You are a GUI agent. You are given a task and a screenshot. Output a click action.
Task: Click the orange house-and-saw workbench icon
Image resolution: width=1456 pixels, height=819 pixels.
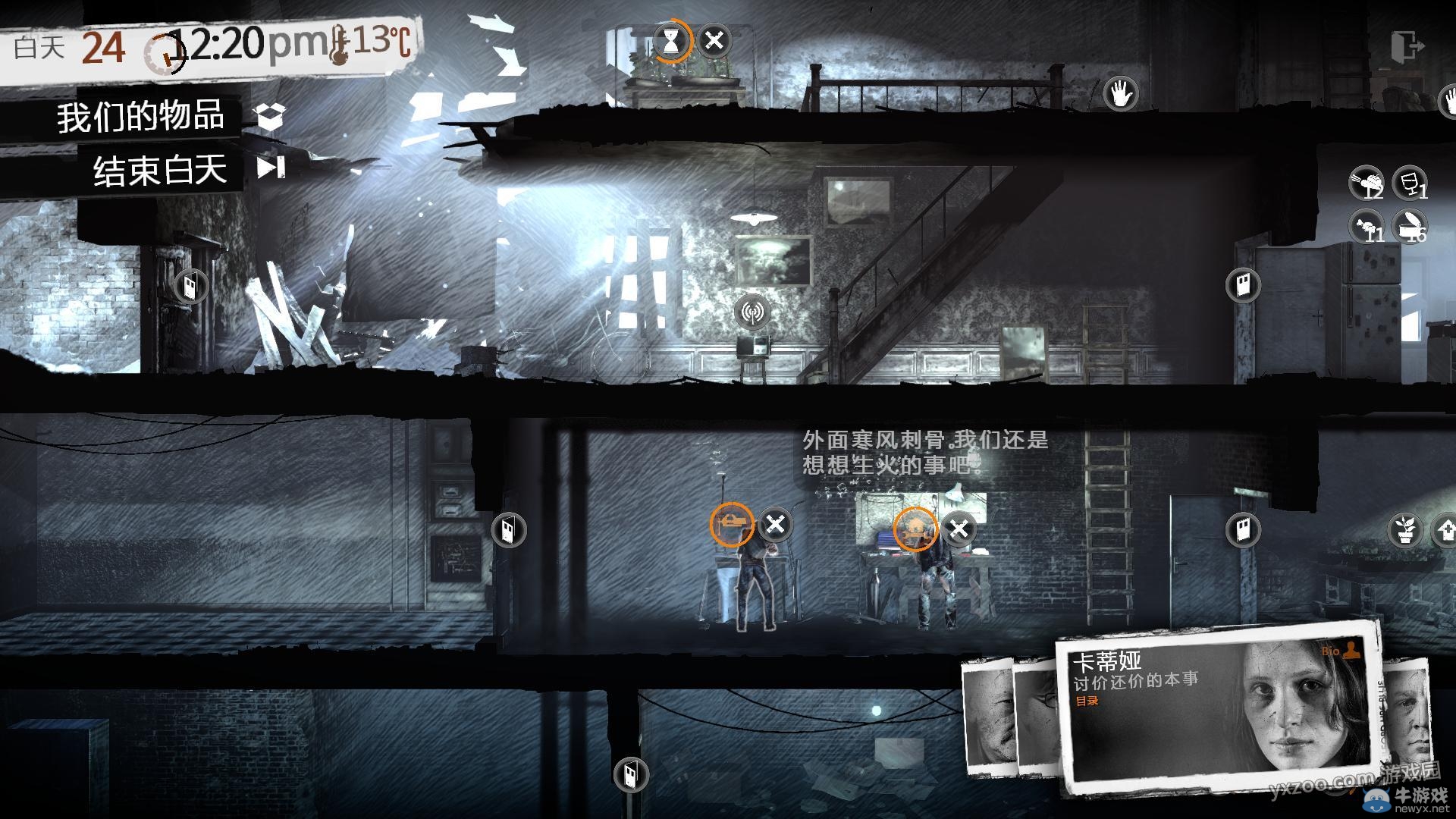915,529
